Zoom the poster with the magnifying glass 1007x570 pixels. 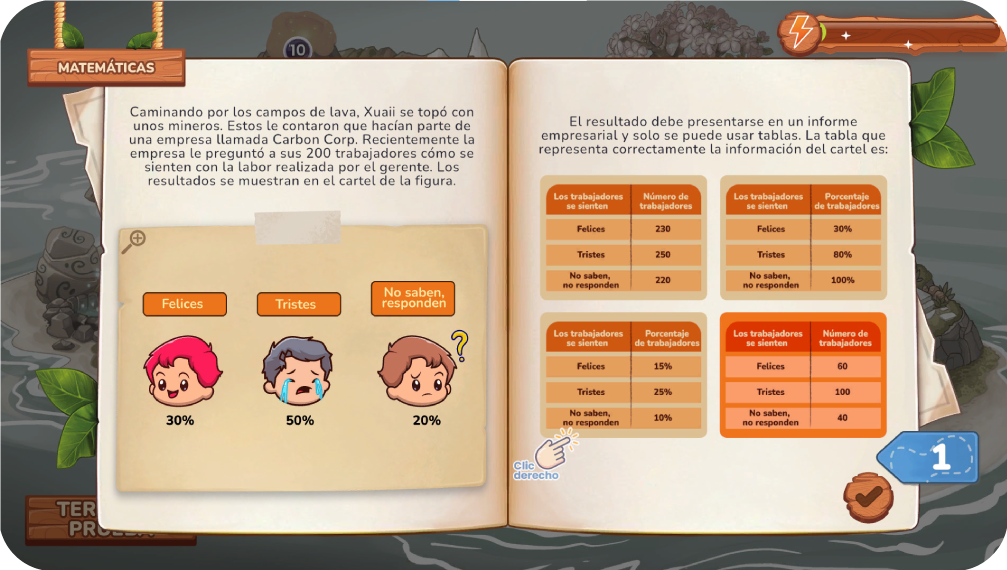(x=134, y=241)
